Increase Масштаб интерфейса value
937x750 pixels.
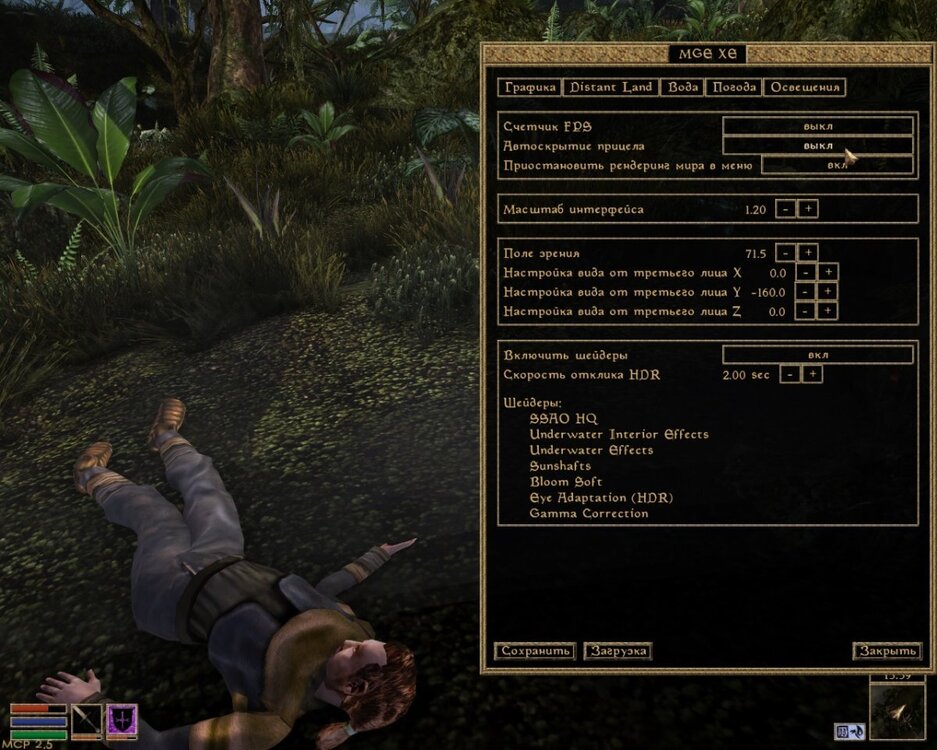[809, 209]
